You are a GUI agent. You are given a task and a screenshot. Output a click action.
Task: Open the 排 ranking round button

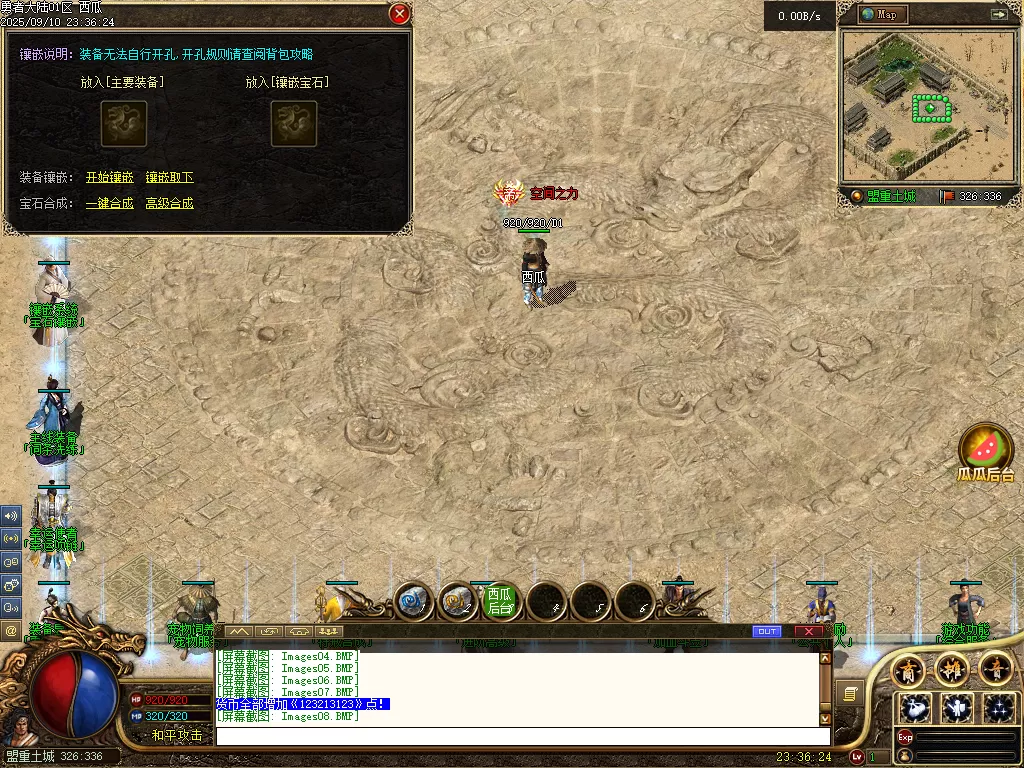951,668
